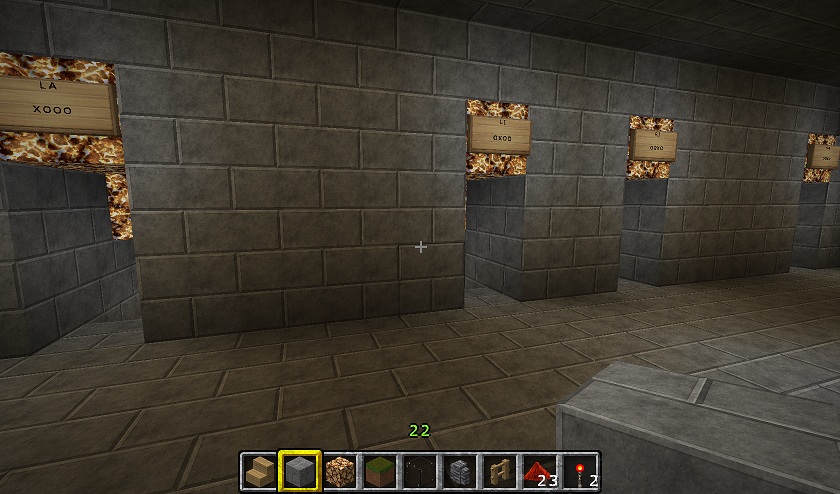The width and height of the screenshot is (840, 494).
Task: Select the redstone dust slot with 23
Action: (x=538, y=471)
